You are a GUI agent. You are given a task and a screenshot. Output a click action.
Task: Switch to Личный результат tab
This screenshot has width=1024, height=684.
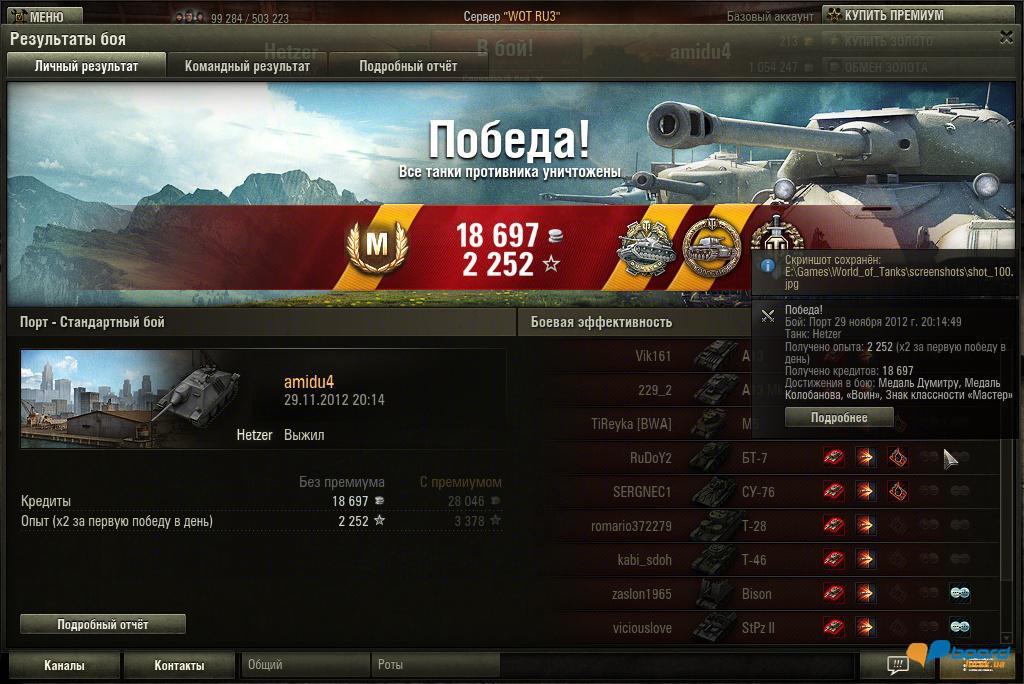[86, 66]
